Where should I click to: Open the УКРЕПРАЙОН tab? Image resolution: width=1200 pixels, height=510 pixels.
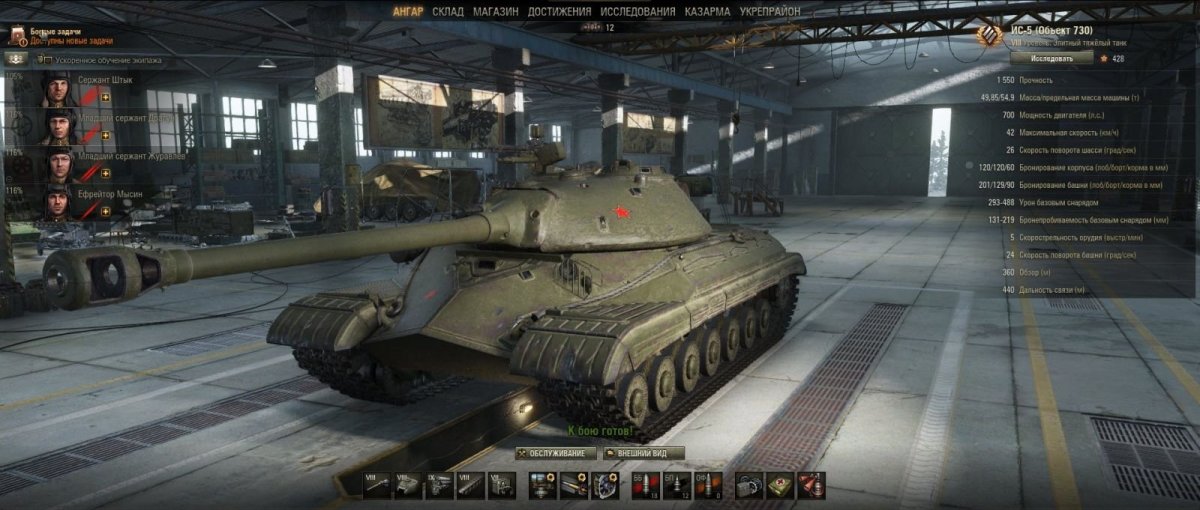pyautogui.click(x=772, y=11)
